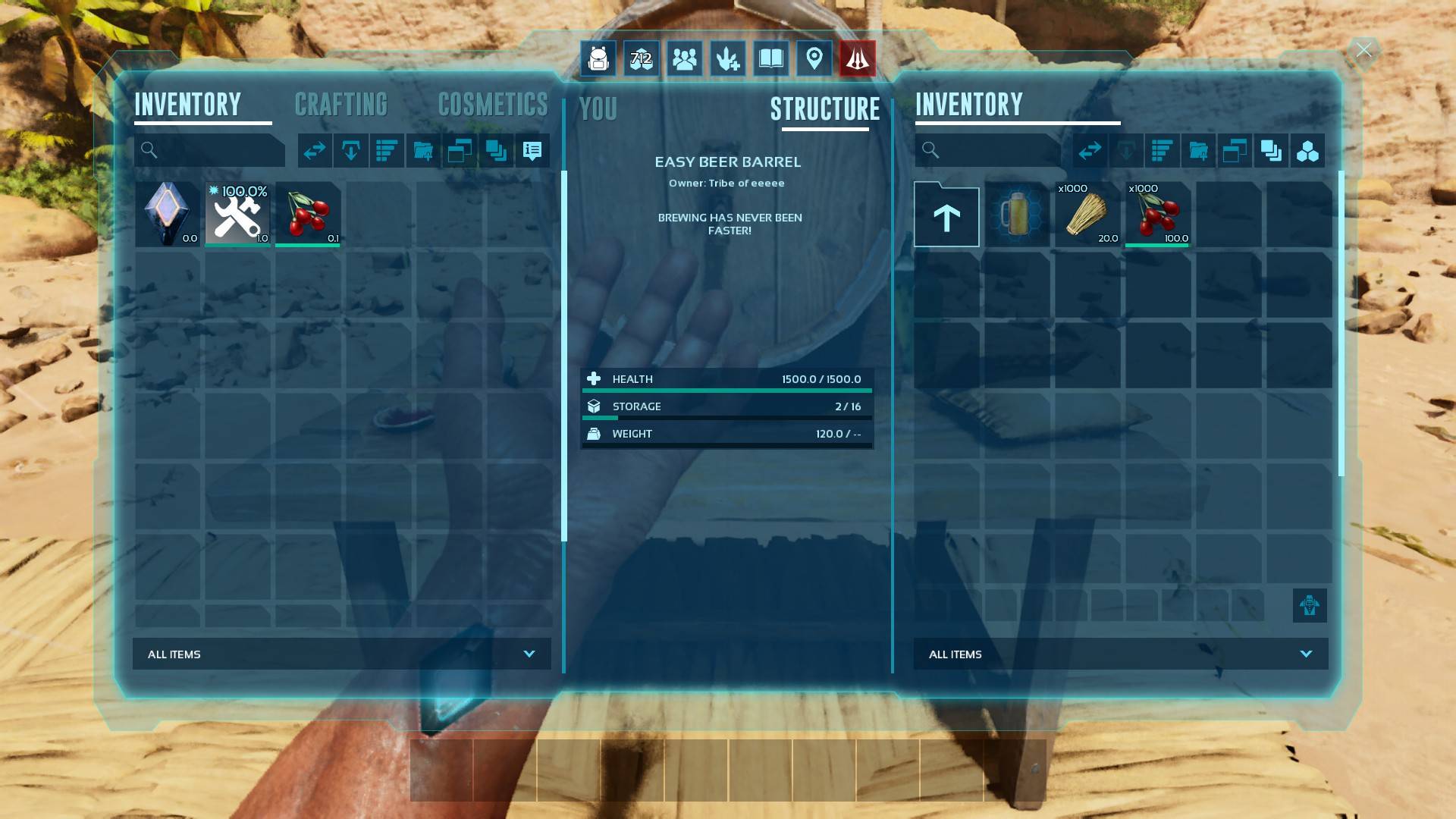Image resolution: width=1456 pixels, height=819 pixels.
Task: Switch to the Crafting tab
Action: pos(340,105)
